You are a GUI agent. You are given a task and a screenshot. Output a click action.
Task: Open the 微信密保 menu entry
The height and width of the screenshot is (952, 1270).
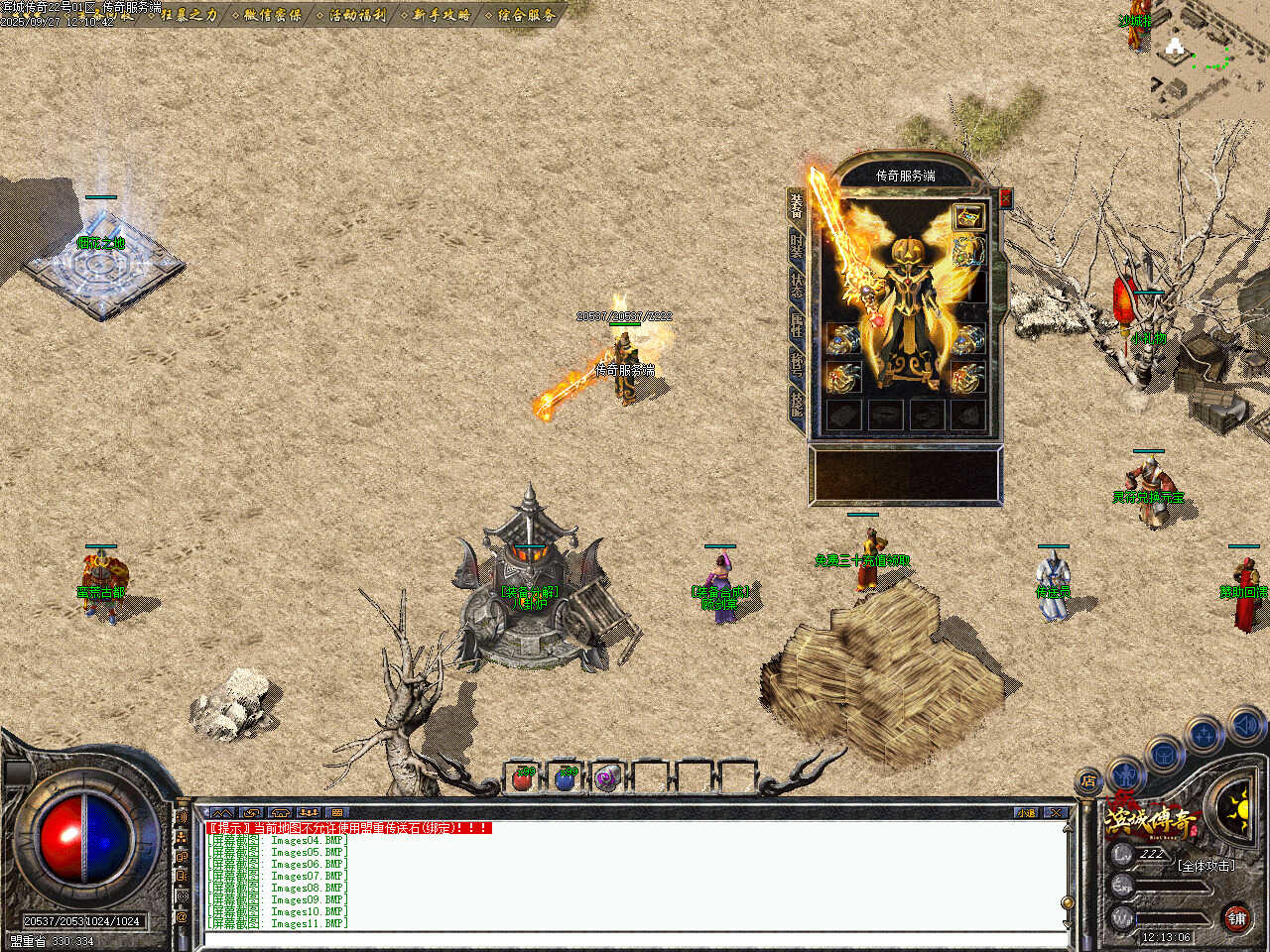click(x=272, y=15)
